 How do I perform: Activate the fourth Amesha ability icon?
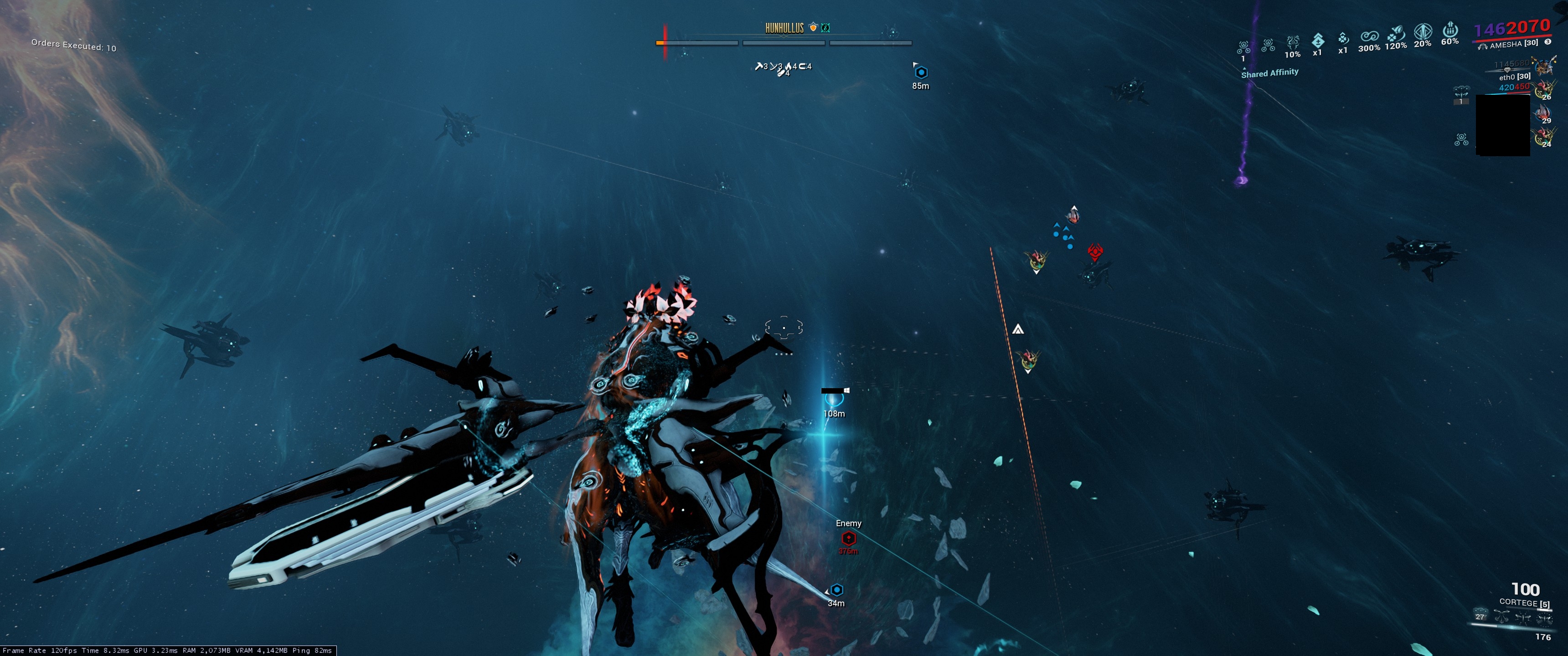point(1544,620)
